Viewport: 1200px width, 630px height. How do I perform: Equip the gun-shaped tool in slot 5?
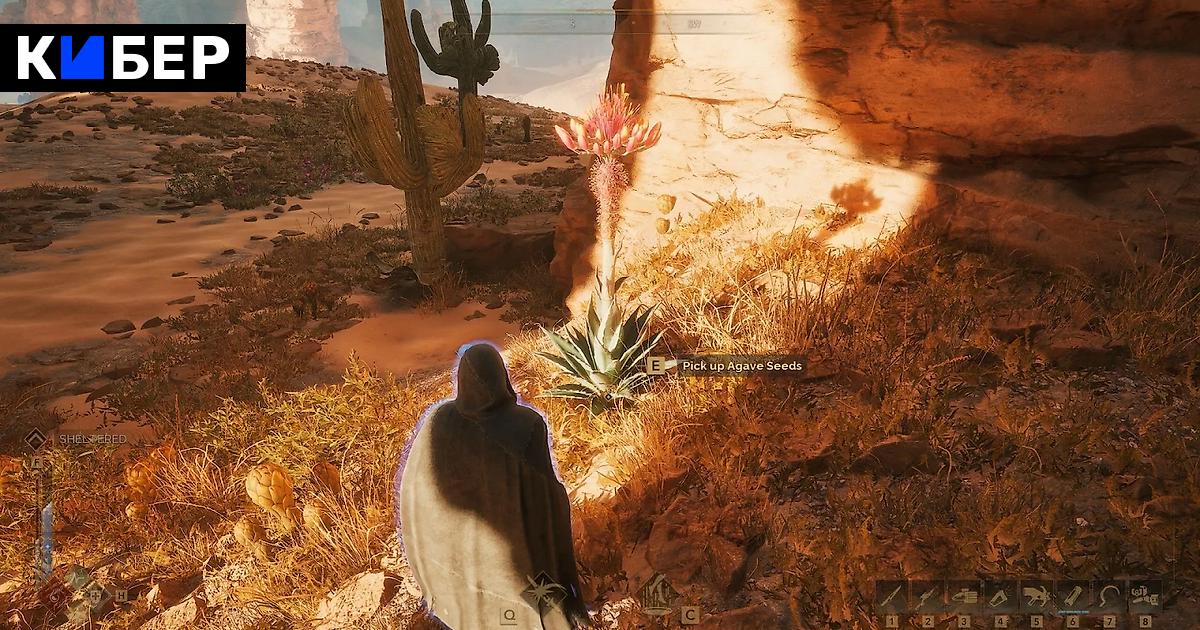(1035, 596)
